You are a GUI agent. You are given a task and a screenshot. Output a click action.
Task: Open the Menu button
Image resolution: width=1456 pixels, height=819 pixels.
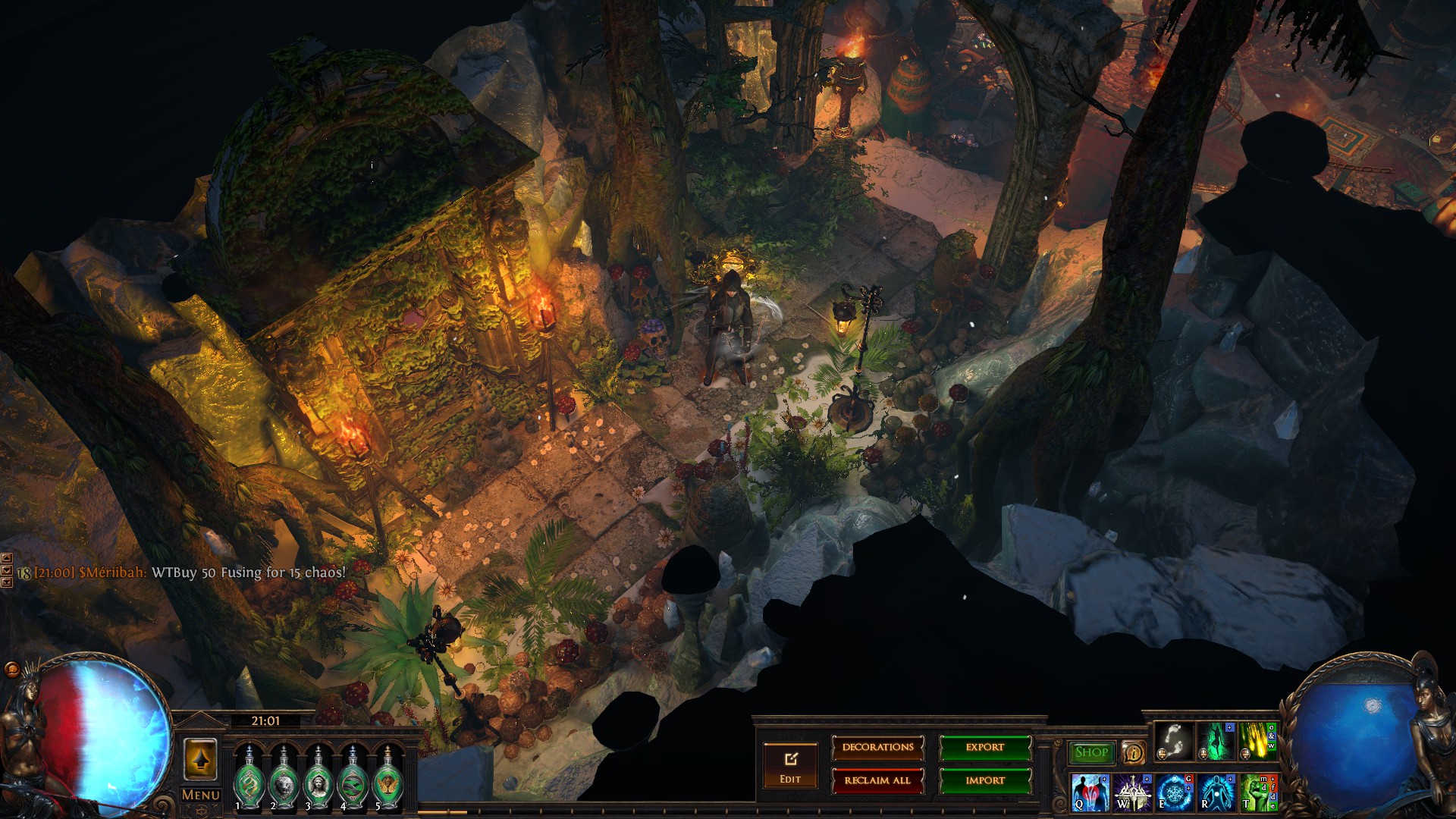pos(201,795)
